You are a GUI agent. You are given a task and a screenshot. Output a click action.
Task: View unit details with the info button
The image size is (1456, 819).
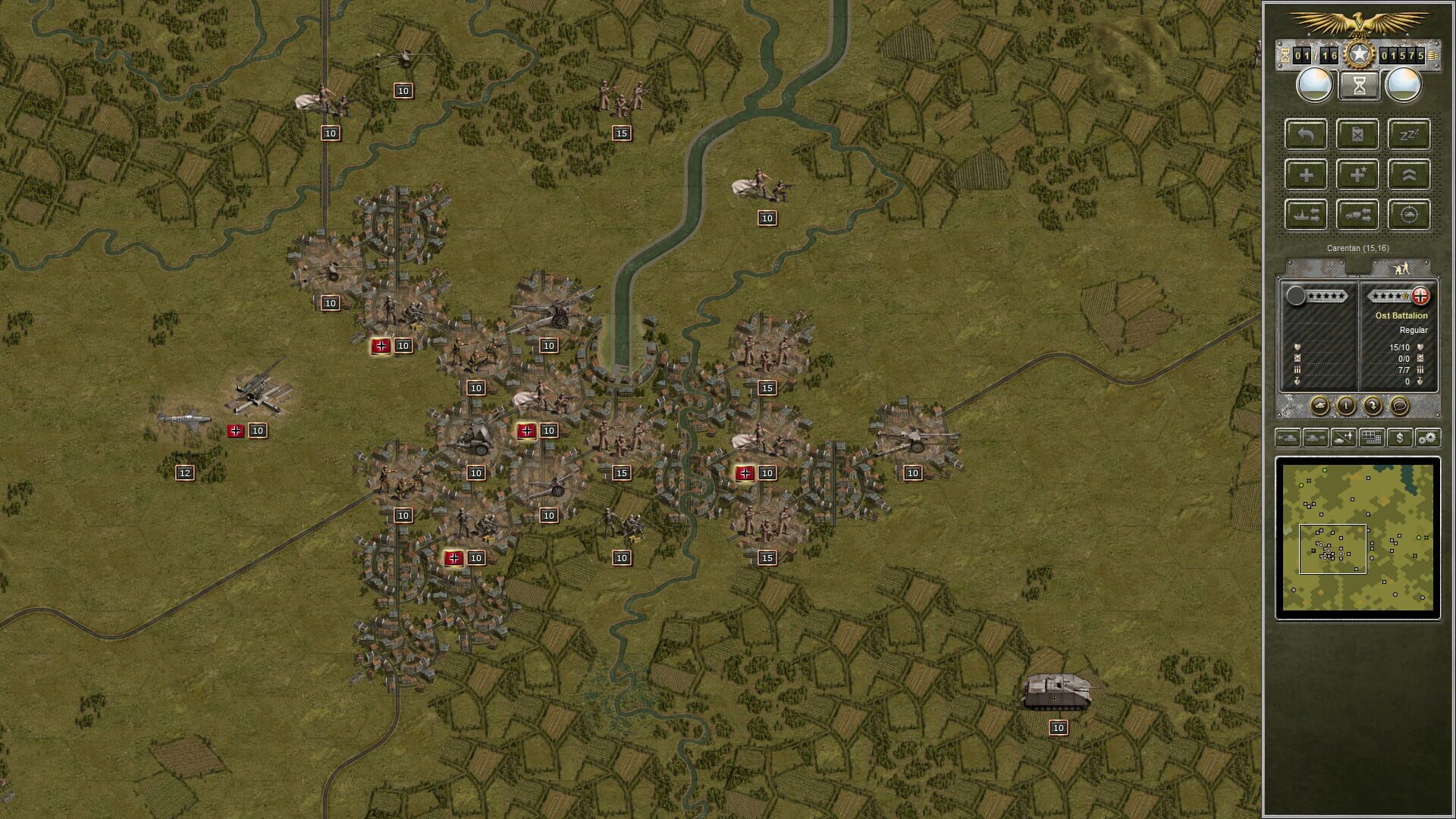tap(1346, 406)
